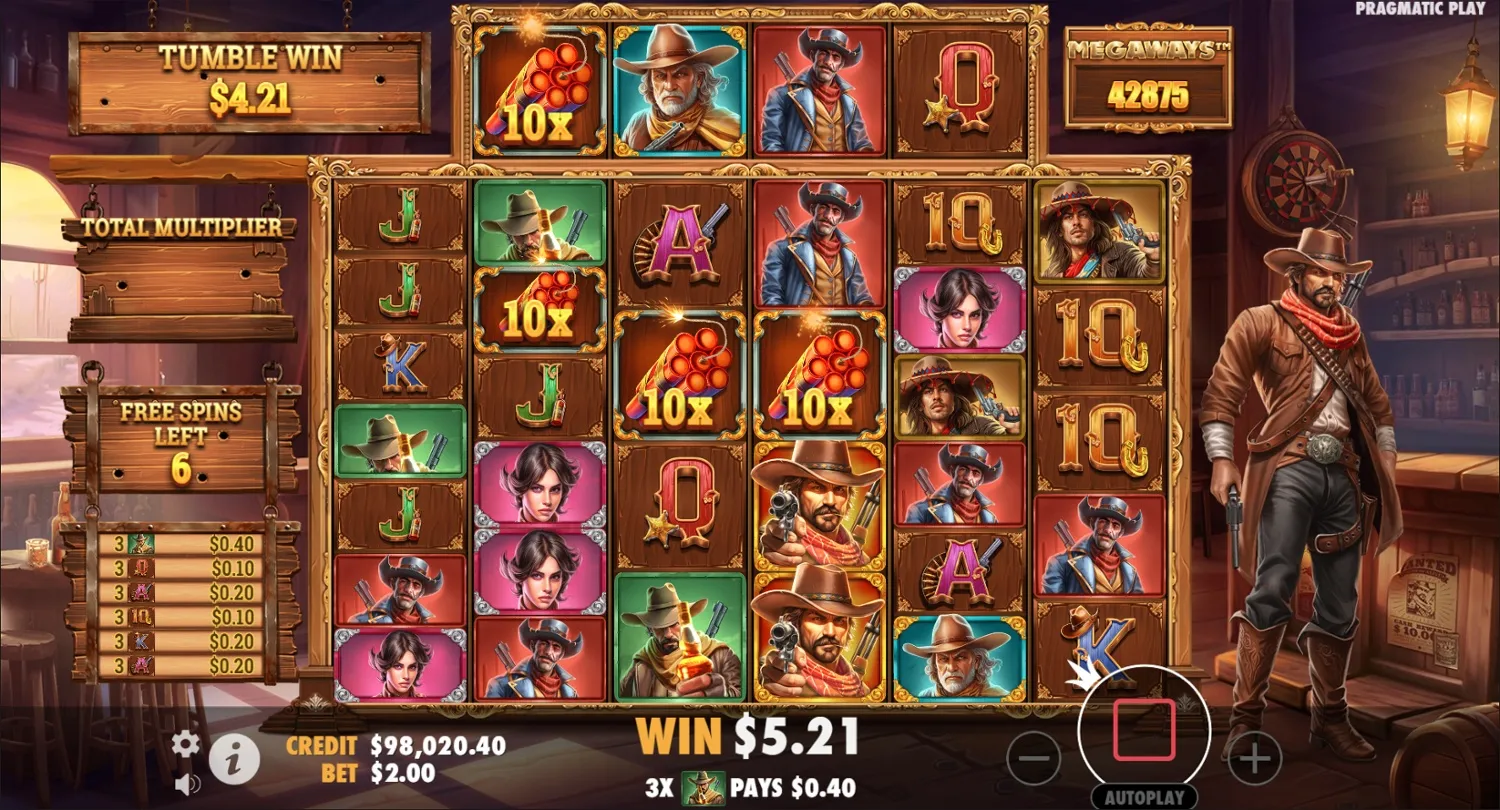Stop autoplay with the red square button
The width and height of the screenshot is (1500, 810).
point(1144,731)
